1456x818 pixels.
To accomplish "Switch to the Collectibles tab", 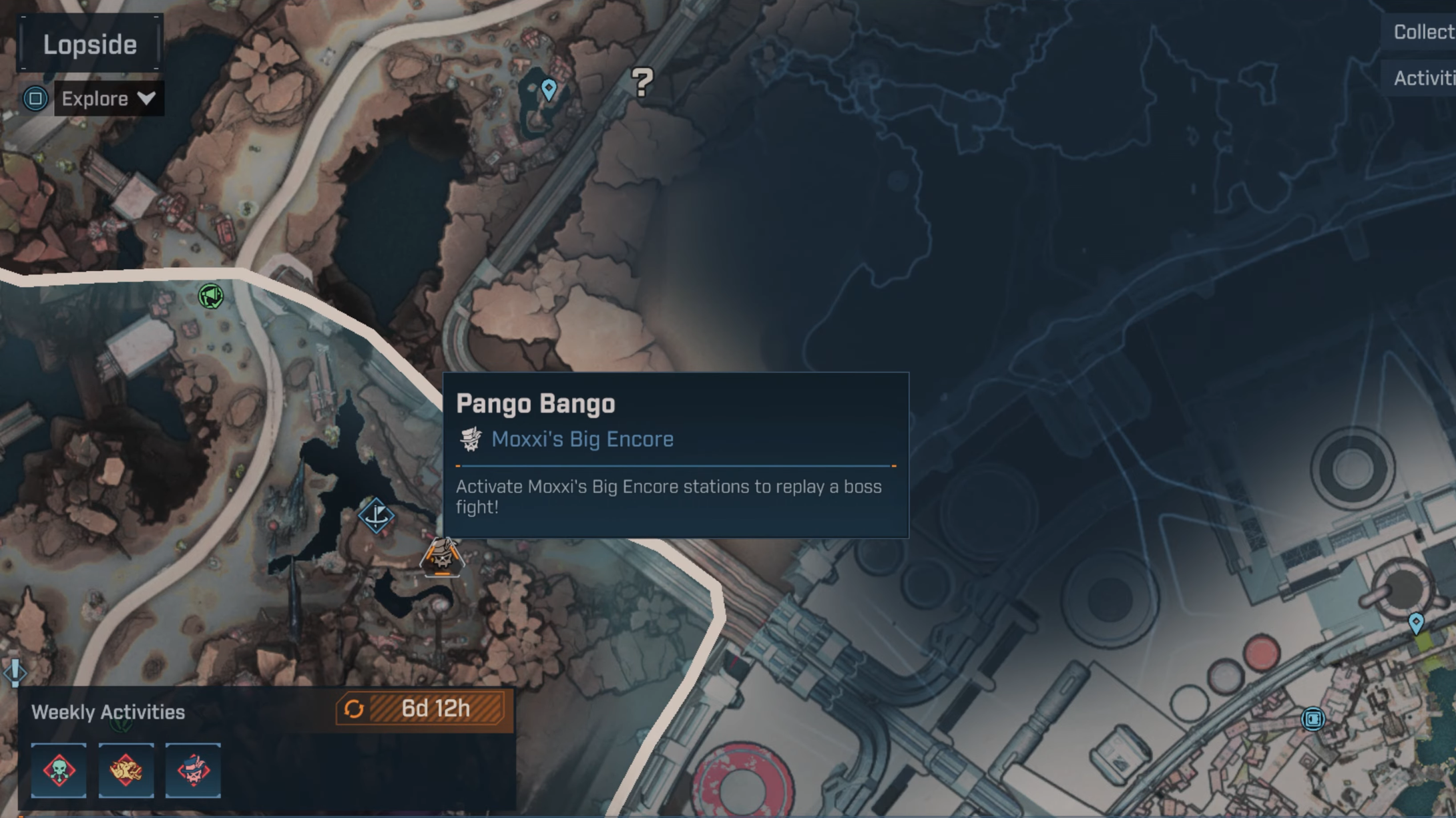I will point(1422,32).
